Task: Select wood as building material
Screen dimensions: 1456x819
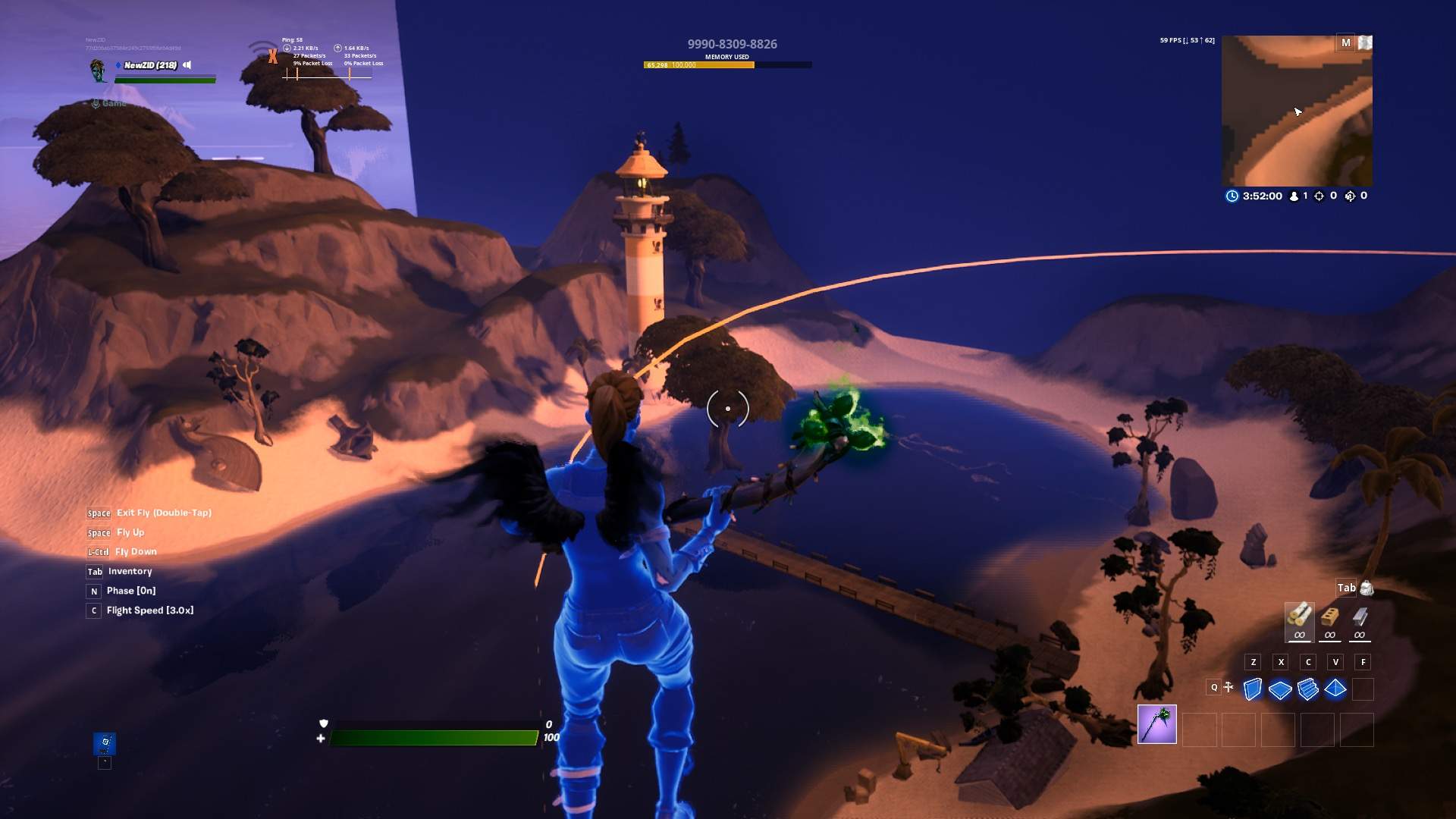Action: click(1299, 617)
